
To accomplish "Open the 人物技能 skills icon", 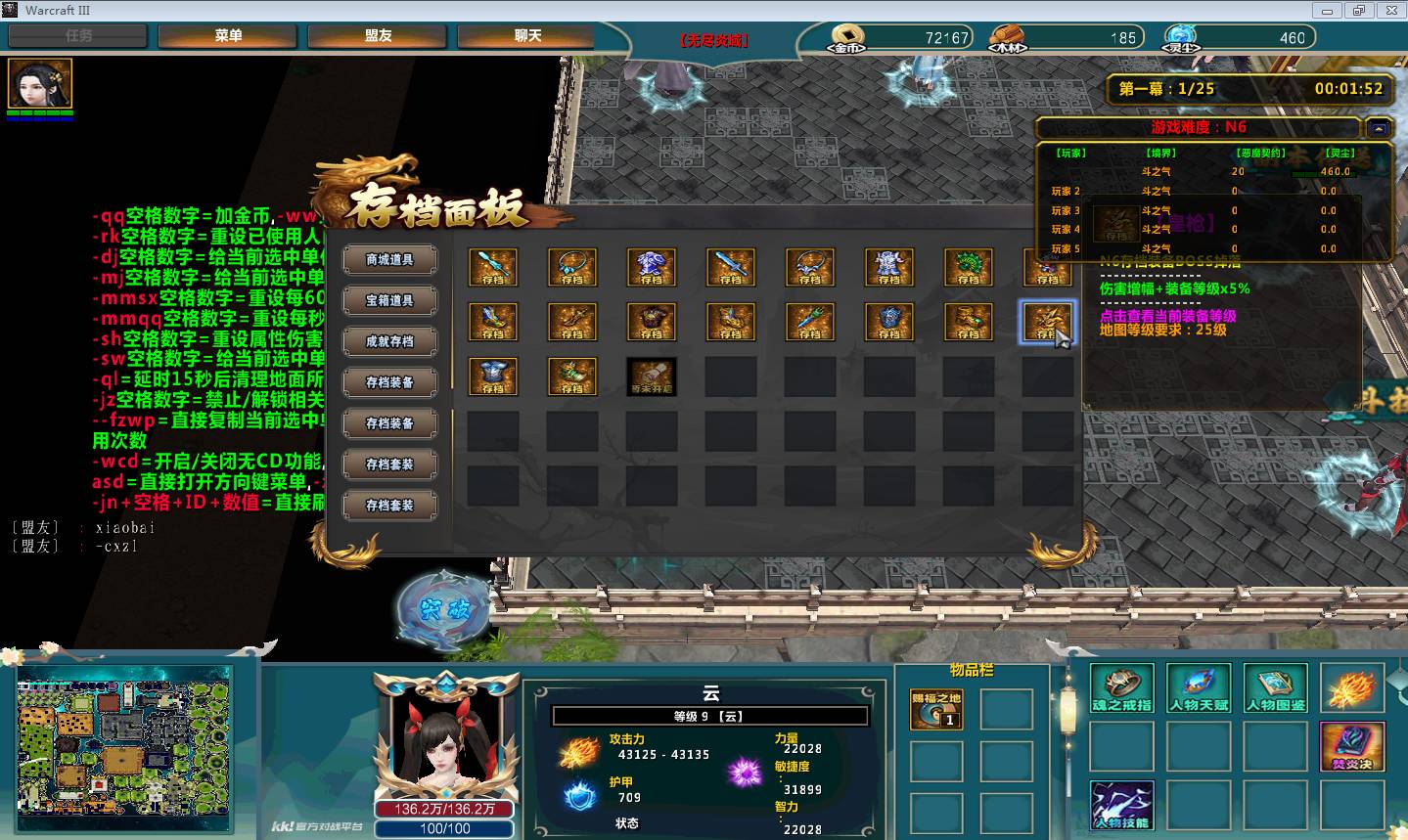I will pyautogui.click(x=1121, y=806).
